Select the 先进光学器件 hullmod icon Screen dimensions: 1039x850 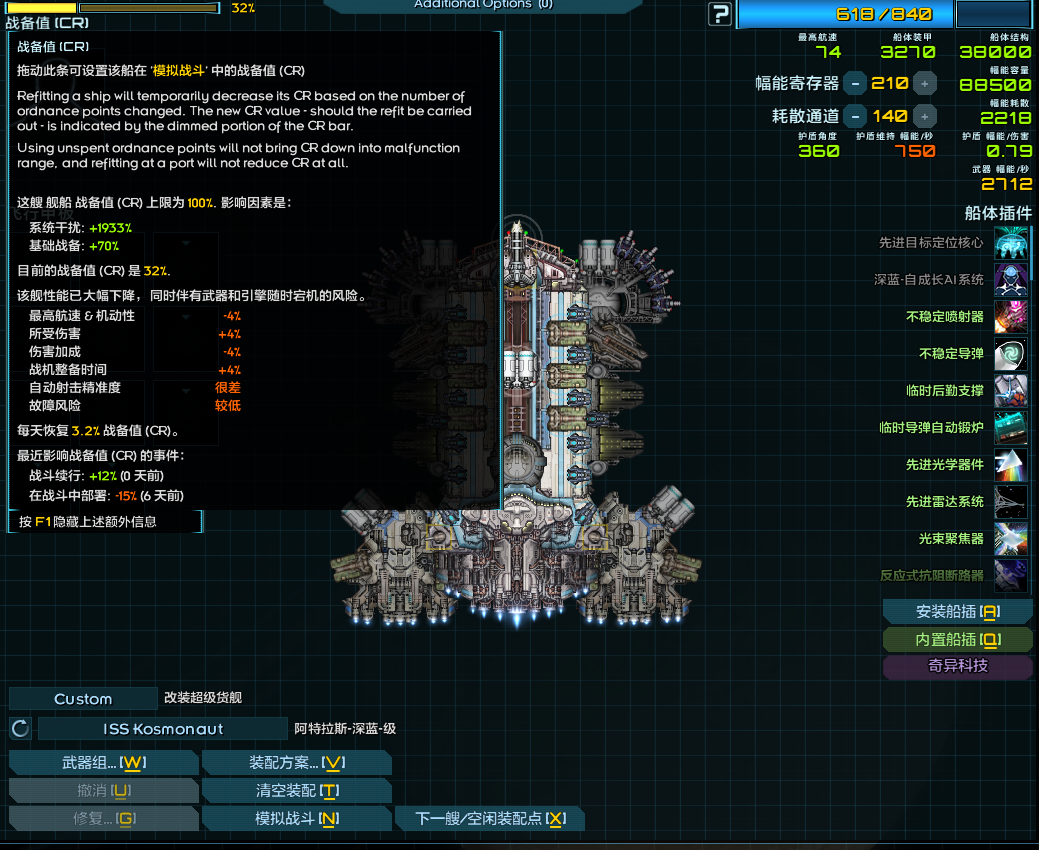(1011, 465)
